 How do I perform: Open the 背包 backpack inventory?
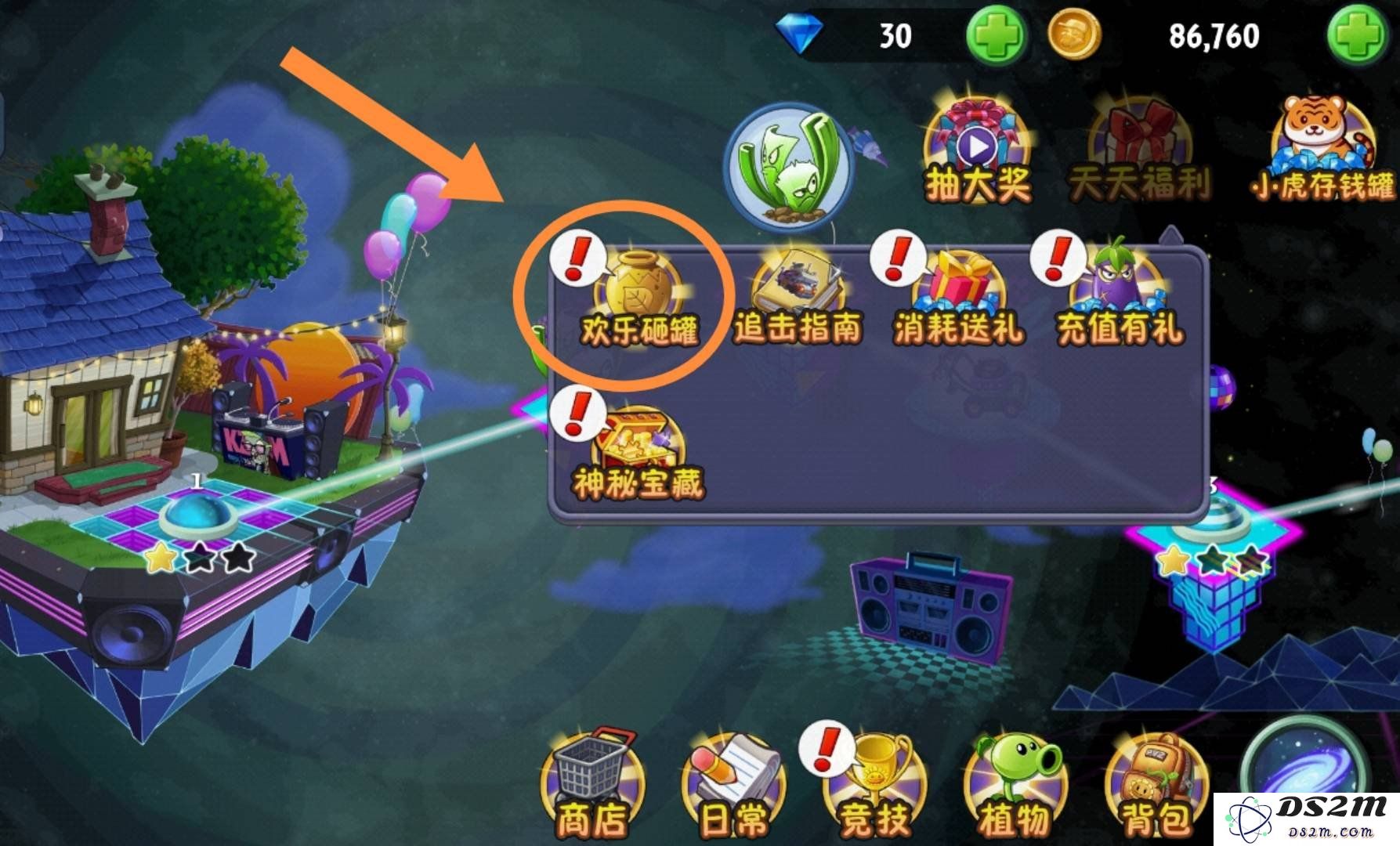click(1156, 783)
